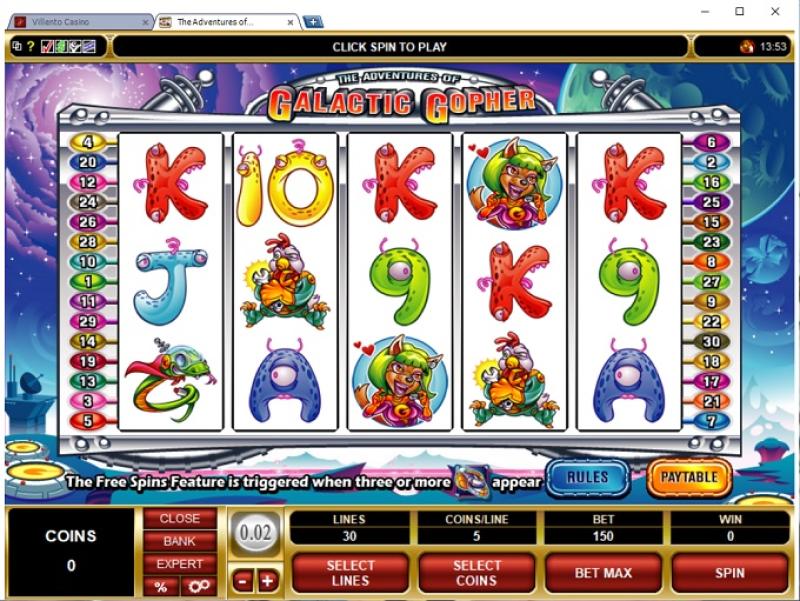Show the PAYTABLE
800x601 pixels.
[689, 478]
